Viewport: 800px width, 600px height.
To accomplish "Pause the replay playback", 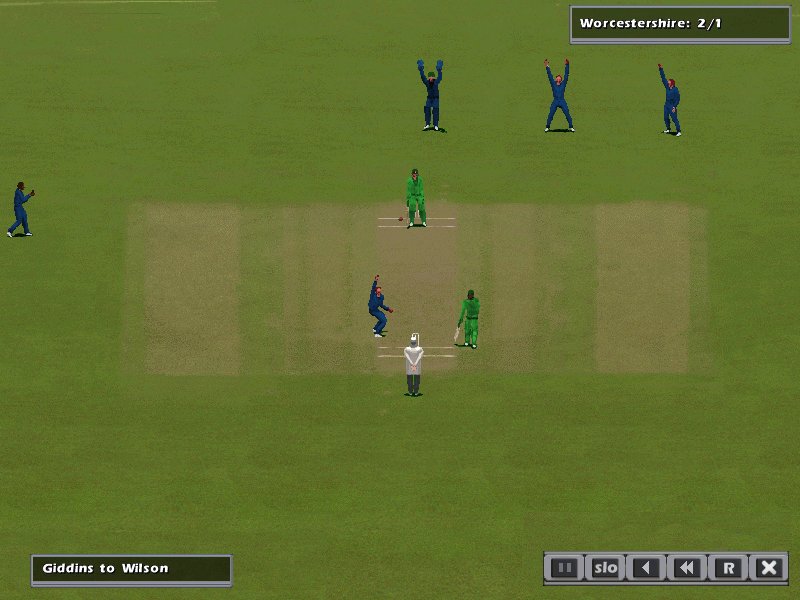I will [565, 568].
